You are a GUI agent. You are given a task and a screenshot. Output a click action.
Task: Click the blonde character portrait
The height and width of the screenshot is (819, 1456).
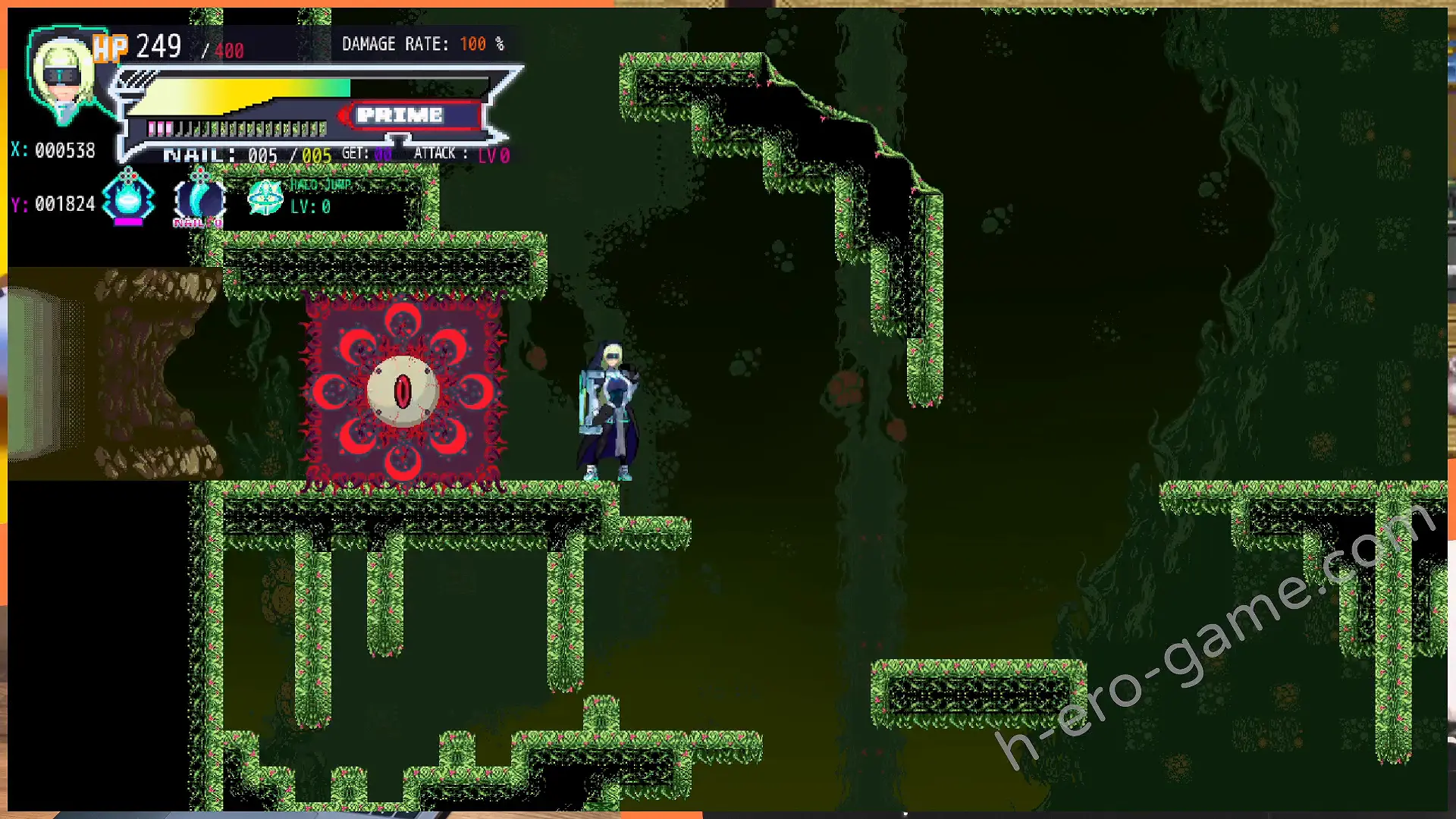pos(62,76)
